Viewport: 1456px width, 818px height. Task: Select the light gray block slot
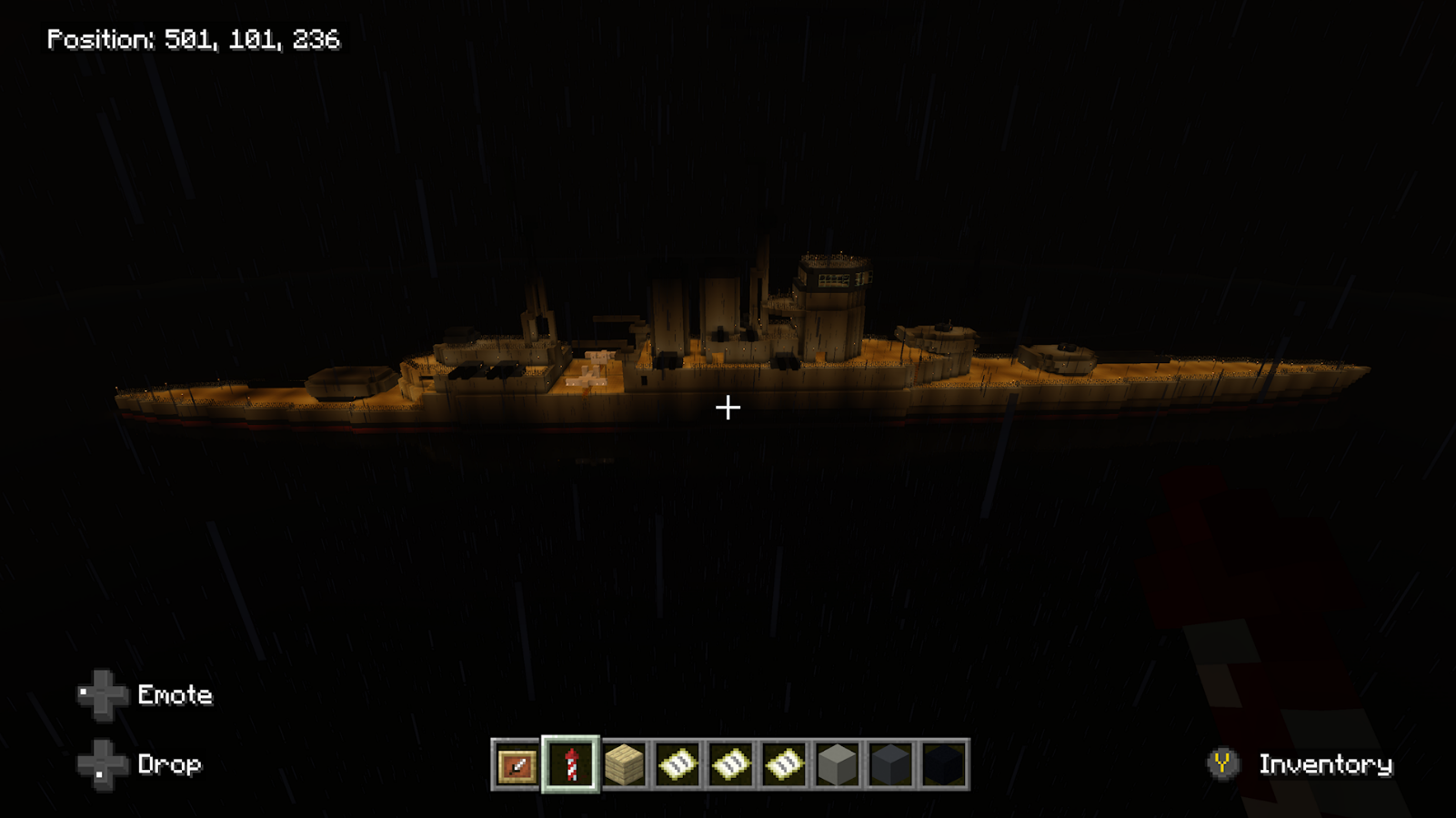point(837,765)
